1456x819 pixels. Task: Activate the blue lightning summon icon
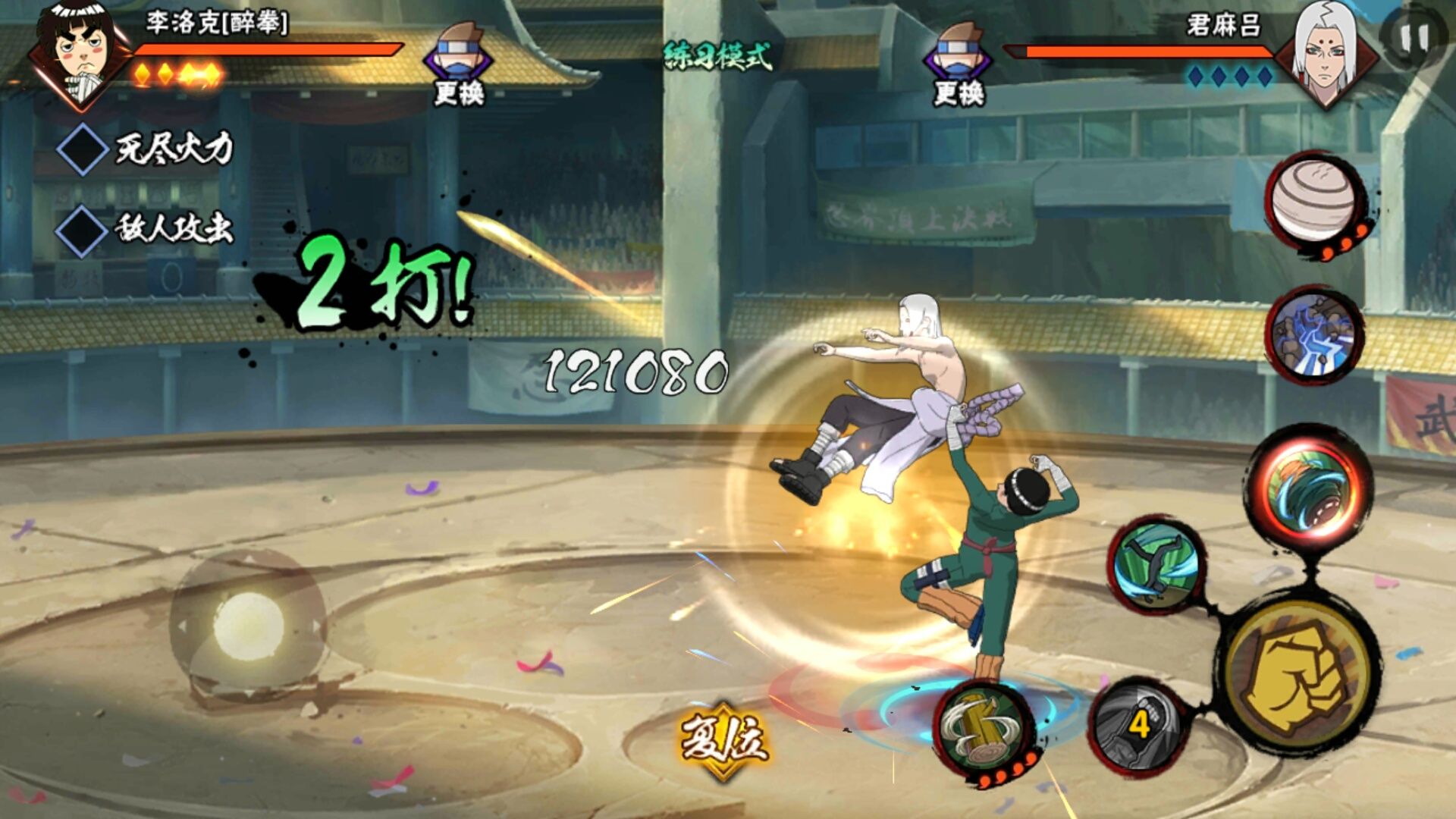point(1314,335)
